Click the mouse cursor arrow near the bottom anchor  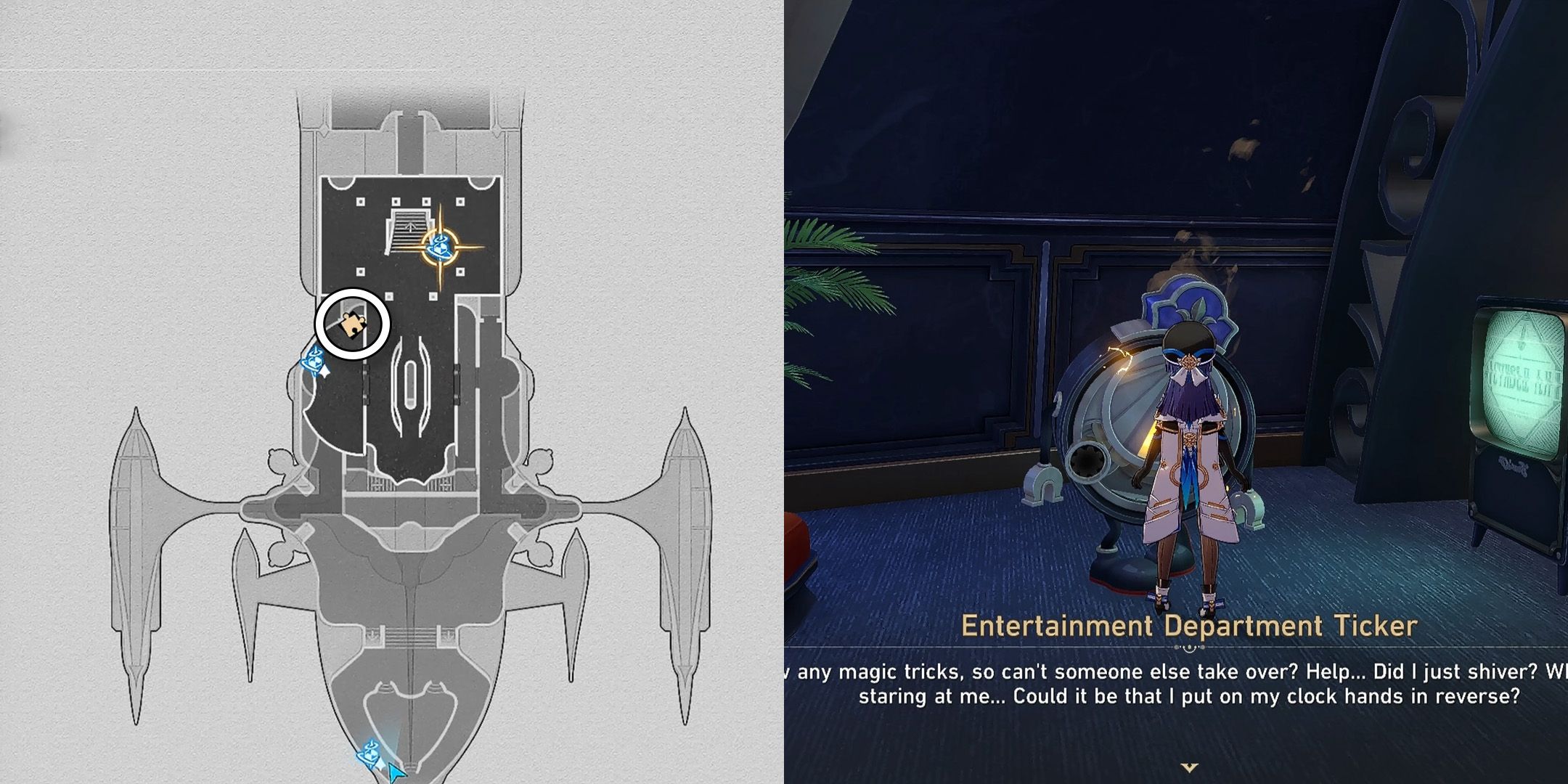[396, 772]
